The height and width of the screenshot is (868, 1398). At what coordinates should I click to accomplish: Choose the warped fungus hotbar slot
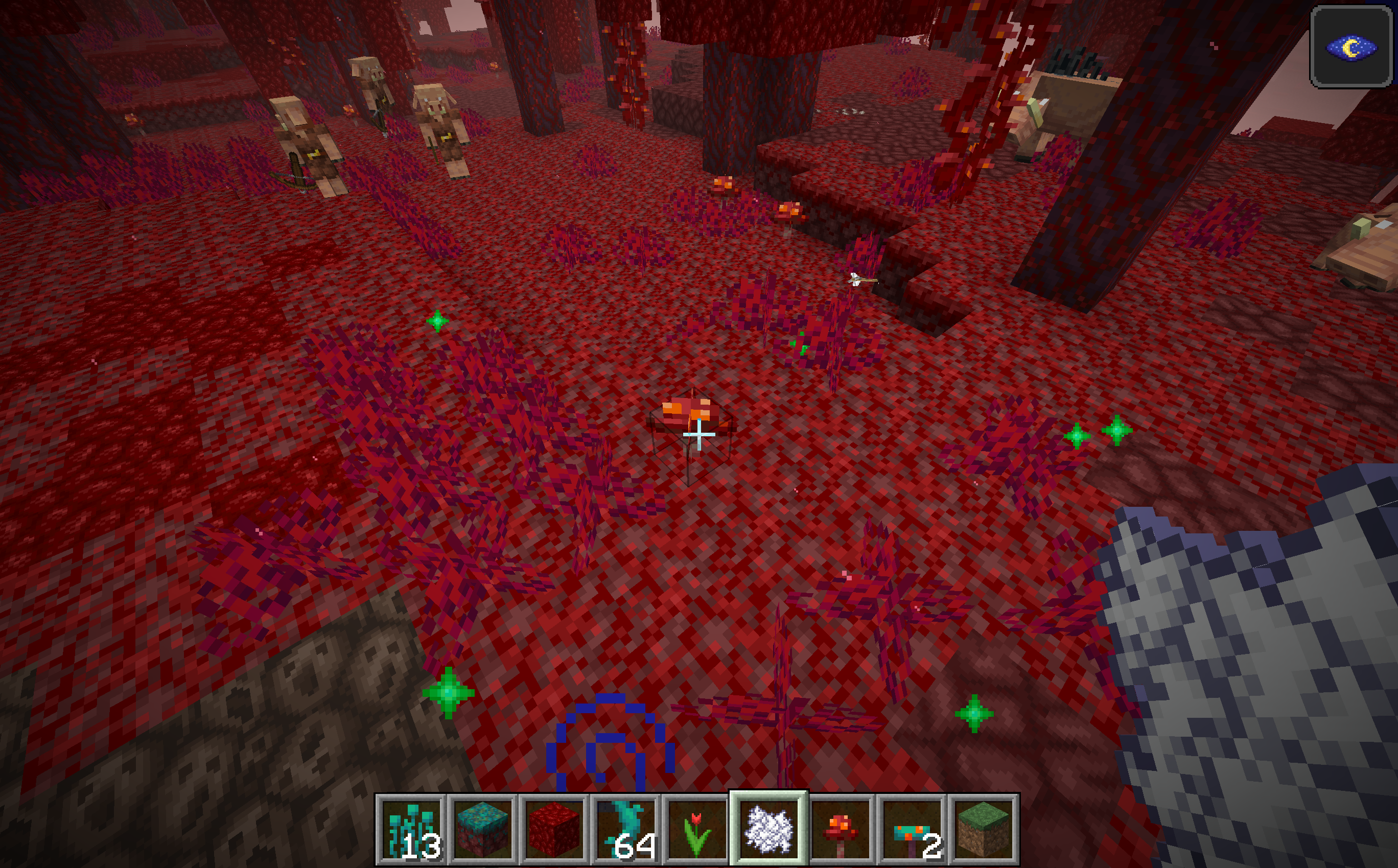click(x=911, y=829)
